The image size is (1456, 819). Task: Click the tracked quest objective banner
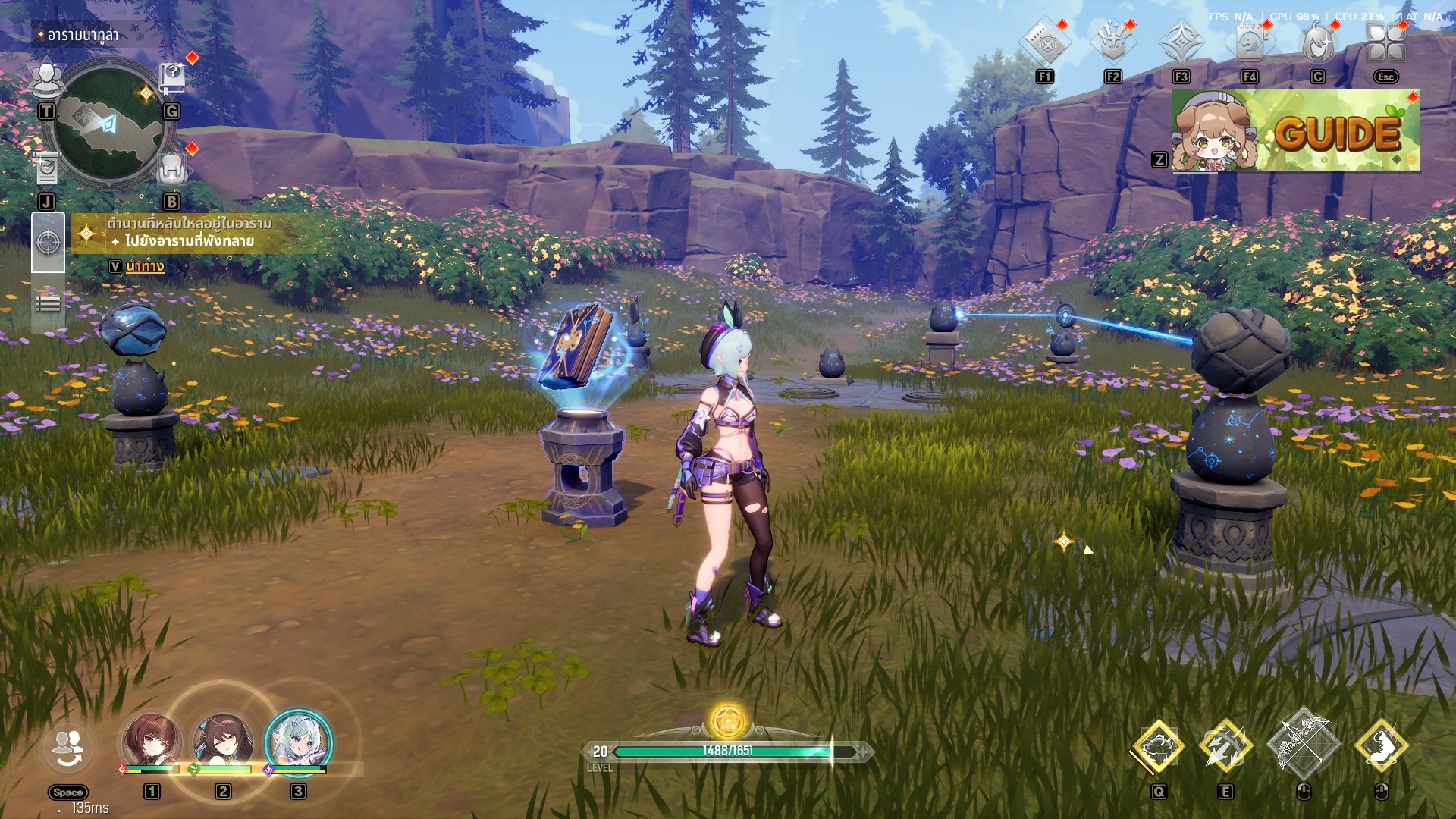(x=190, y=233)
